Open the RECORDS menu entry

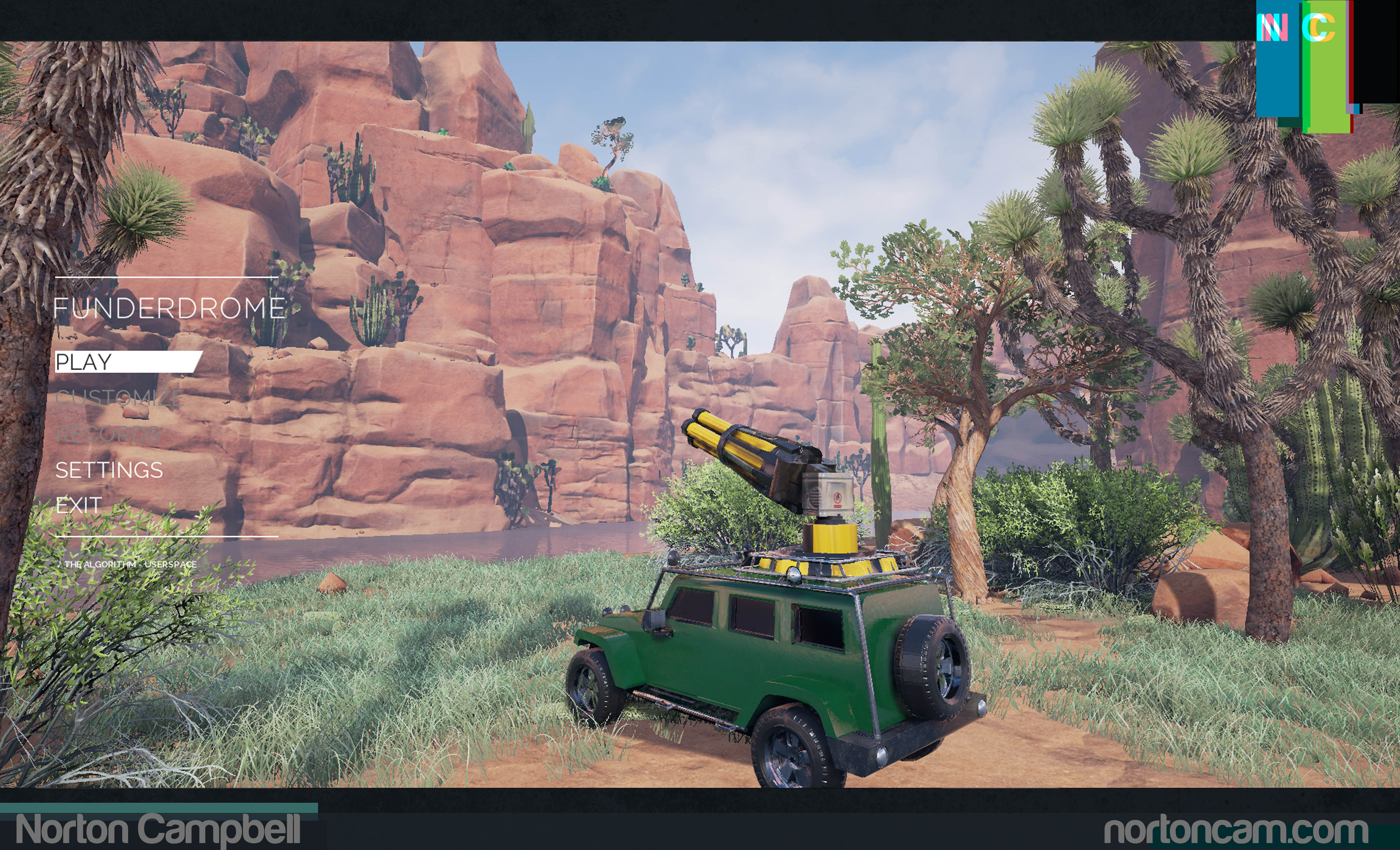108,434
